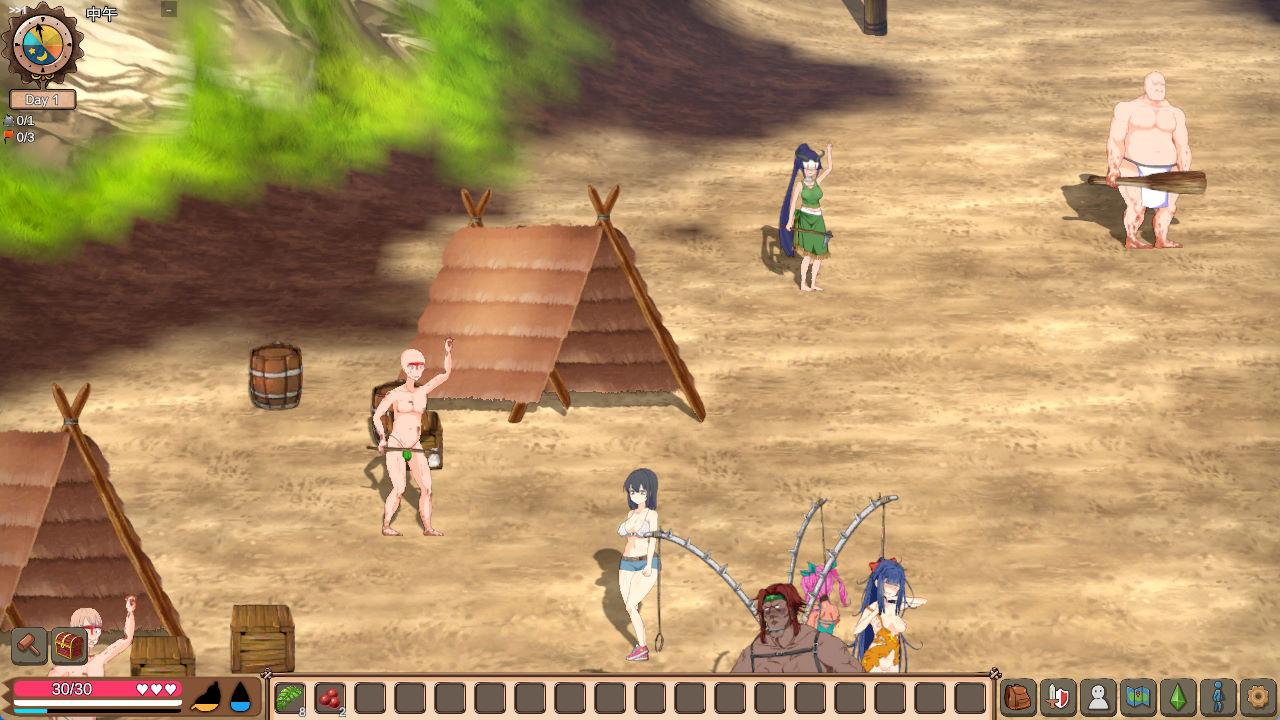Open the backpack inventory
Viewport: 1280px width, 720px height.
pos(1018,697)
